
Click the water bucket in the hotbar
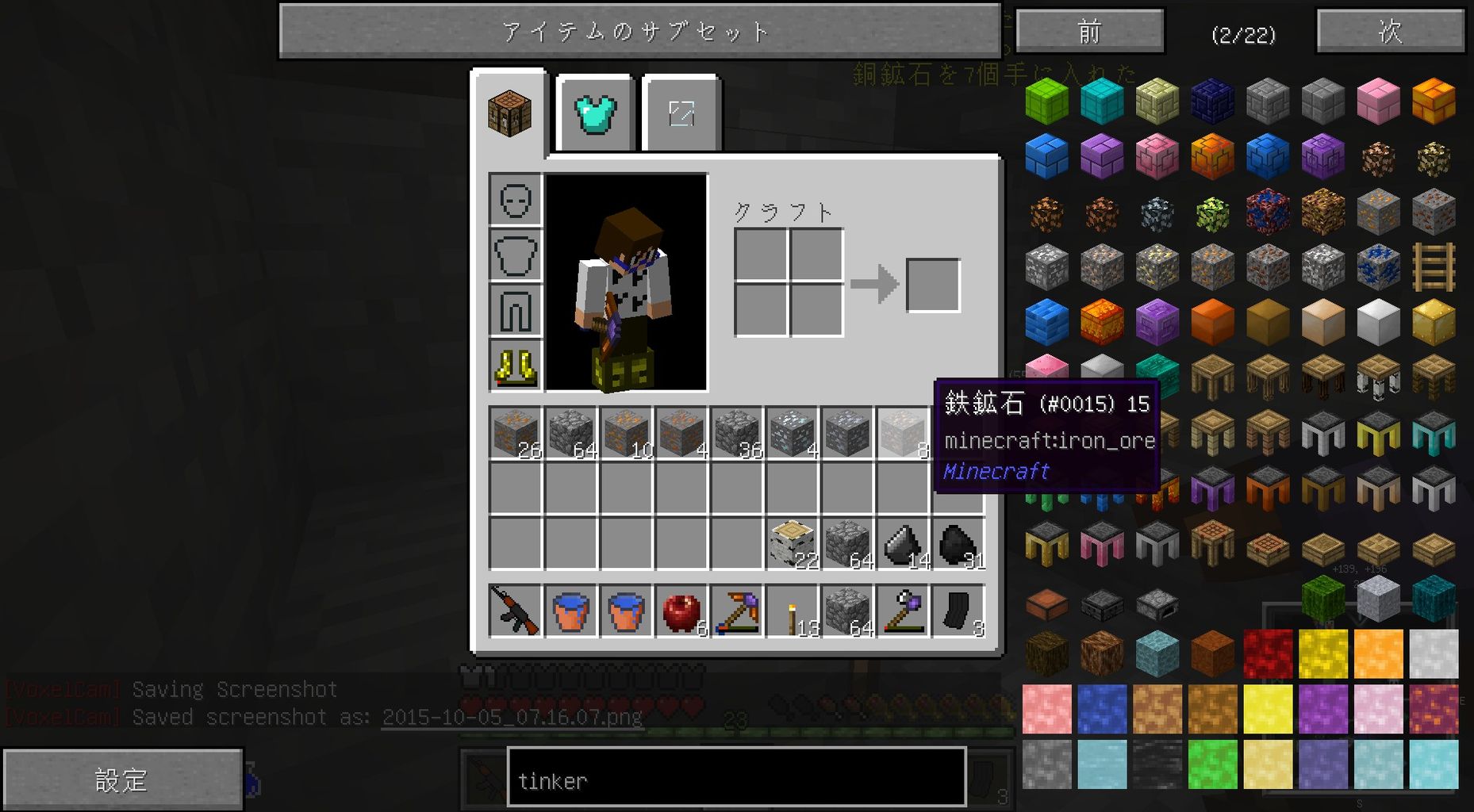571,612
